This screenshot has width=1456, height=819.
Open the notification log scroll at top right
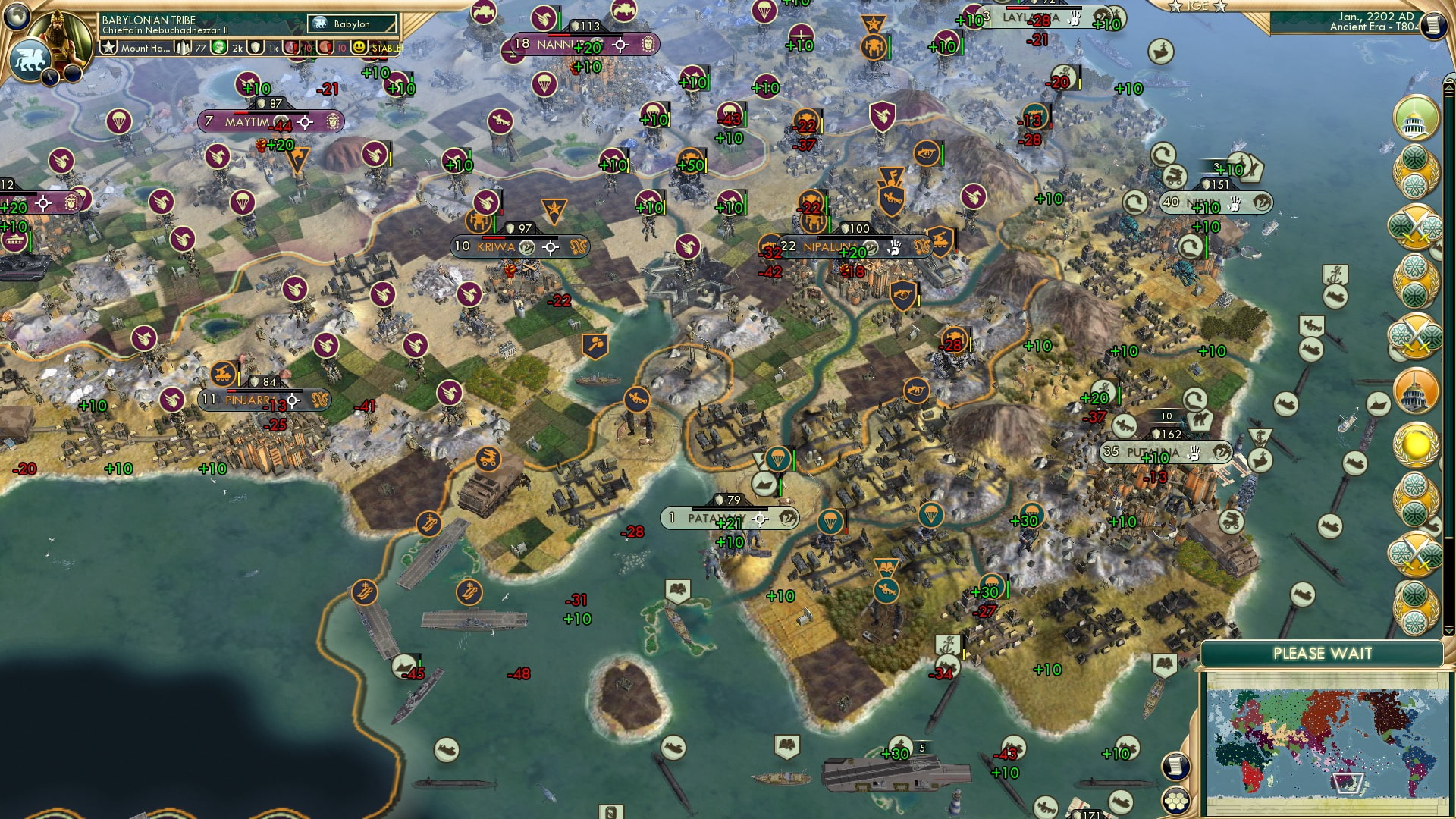pos(1432,24)
